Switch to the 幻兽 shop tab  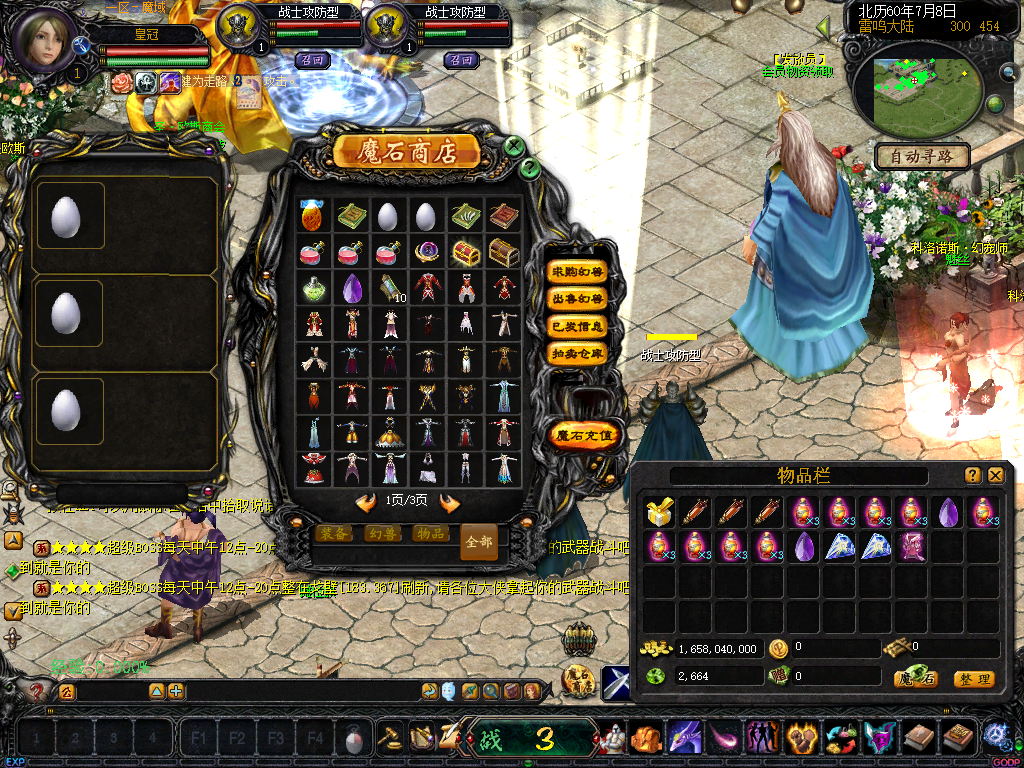382,534
